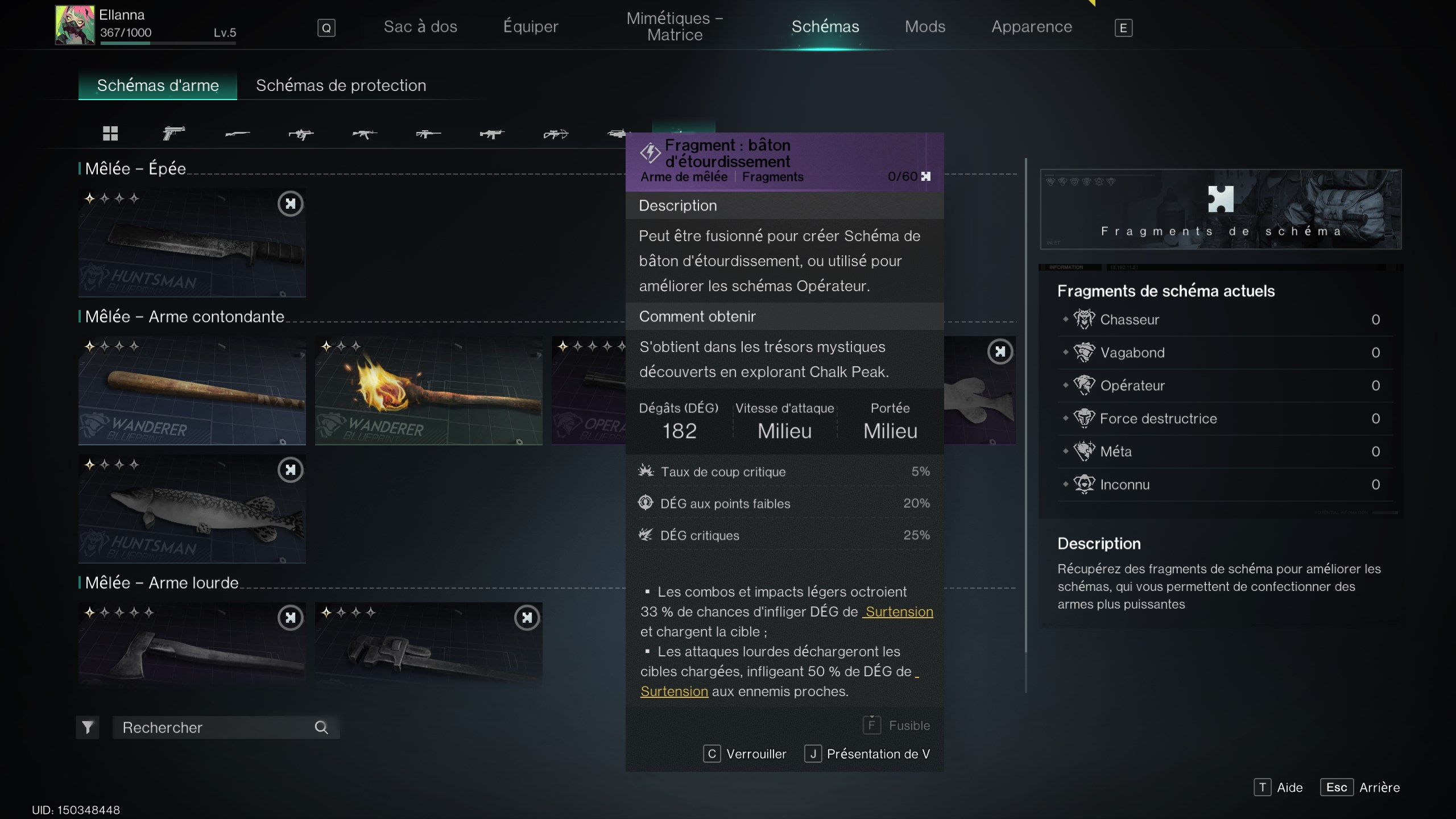Open the Sac à dos tab

tap(420, 27)
